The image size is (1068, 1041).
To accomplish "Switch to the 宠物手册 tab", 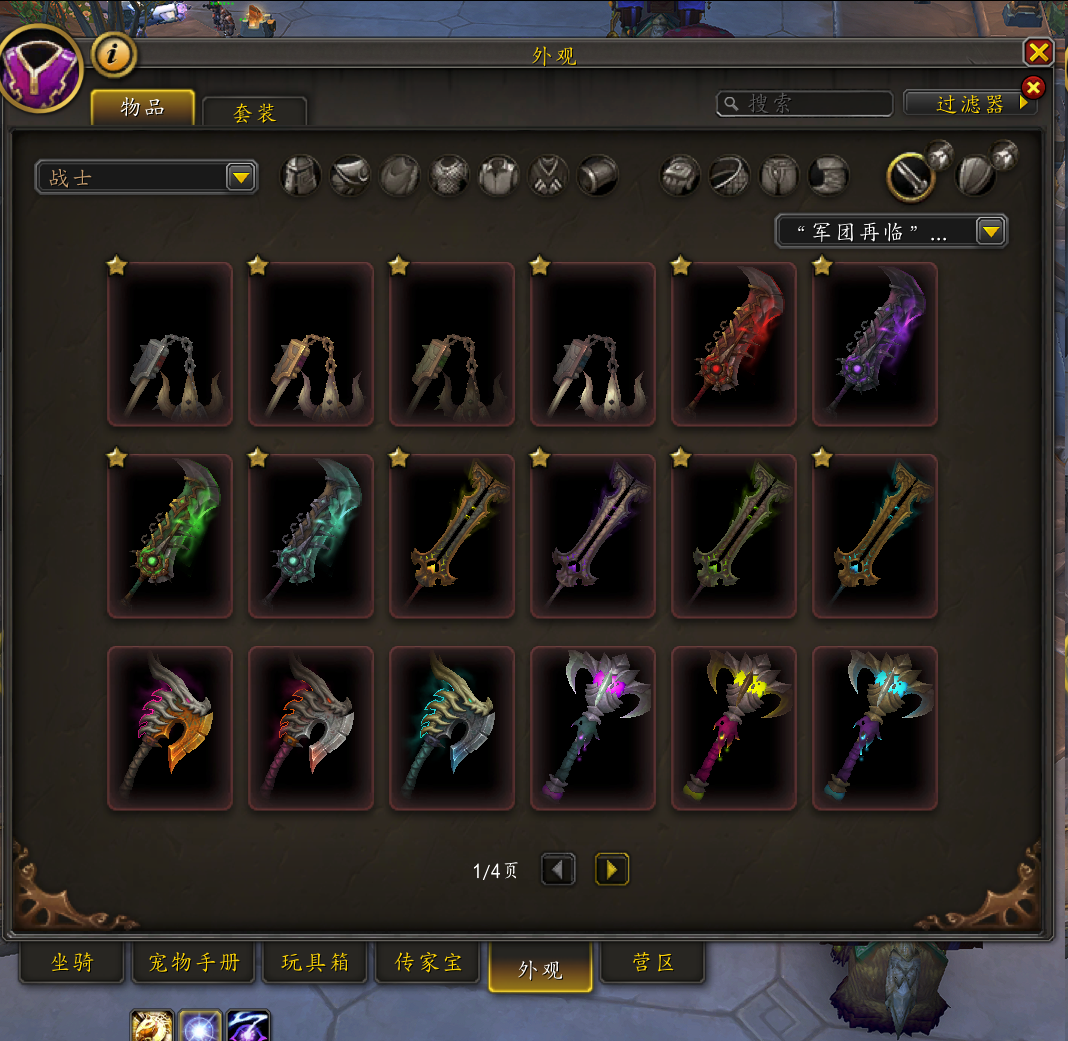I will tap(194, 963).
